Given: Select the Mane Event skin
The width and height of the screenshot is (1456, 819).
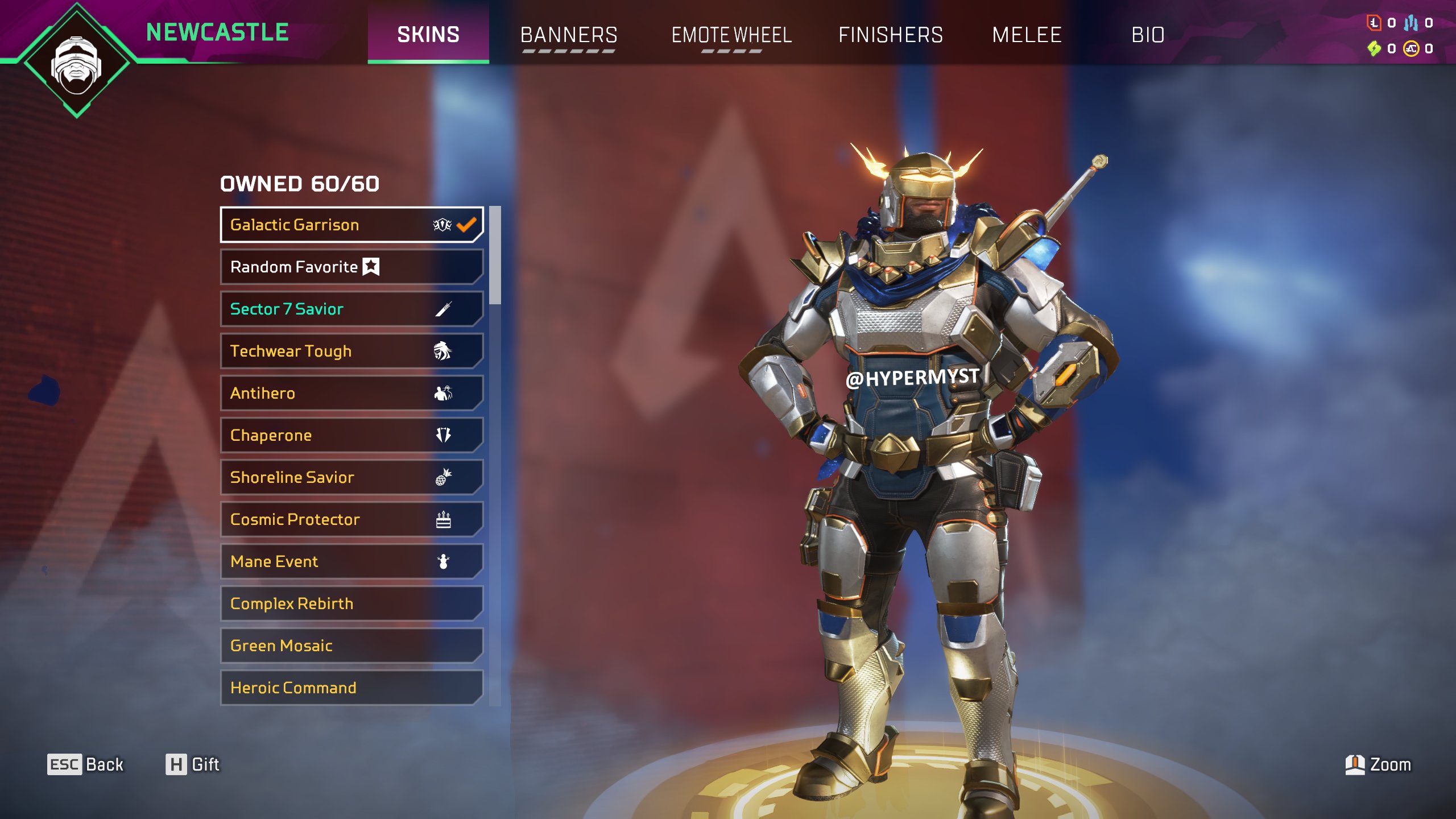Looking at the screenshot, I should click(x=351, y=561).
